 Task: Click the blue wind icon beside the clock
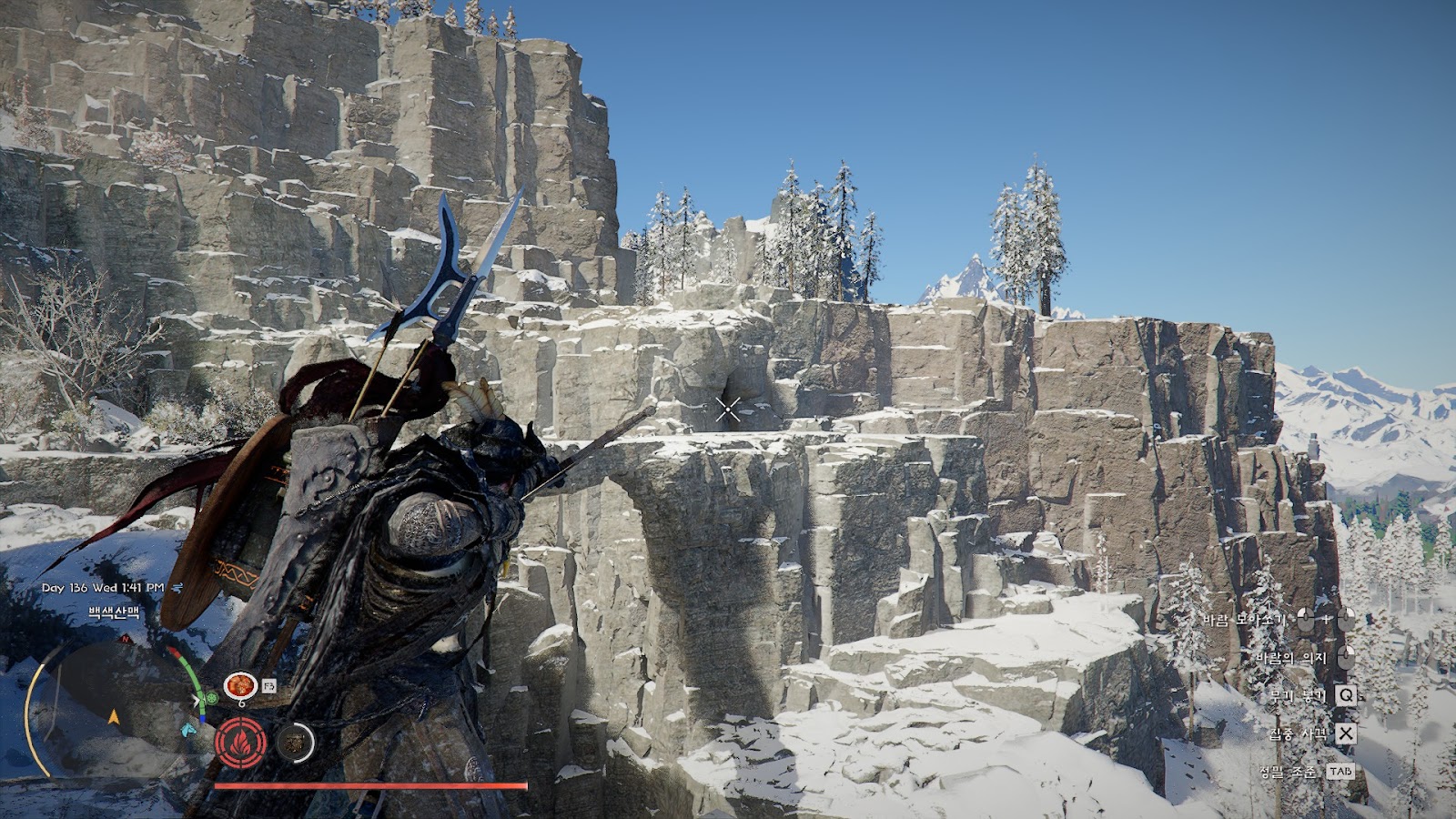(x=177, y=588)
